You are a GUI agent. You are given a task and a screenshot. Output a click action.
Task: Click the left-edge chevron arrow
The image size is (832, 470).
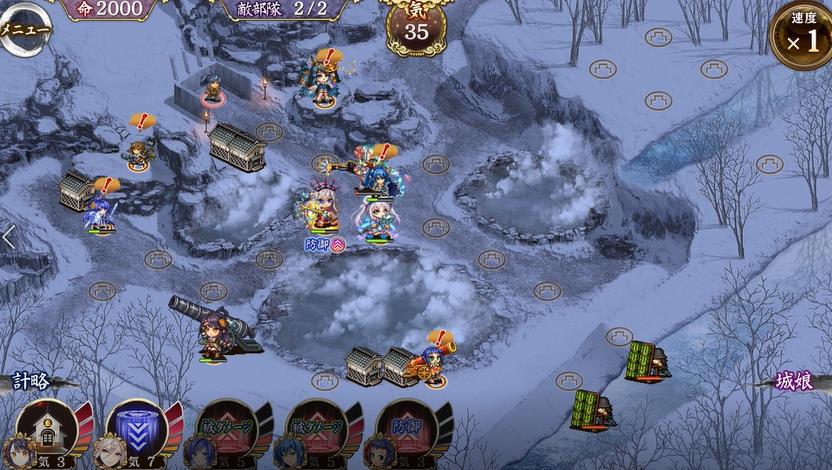8,238
